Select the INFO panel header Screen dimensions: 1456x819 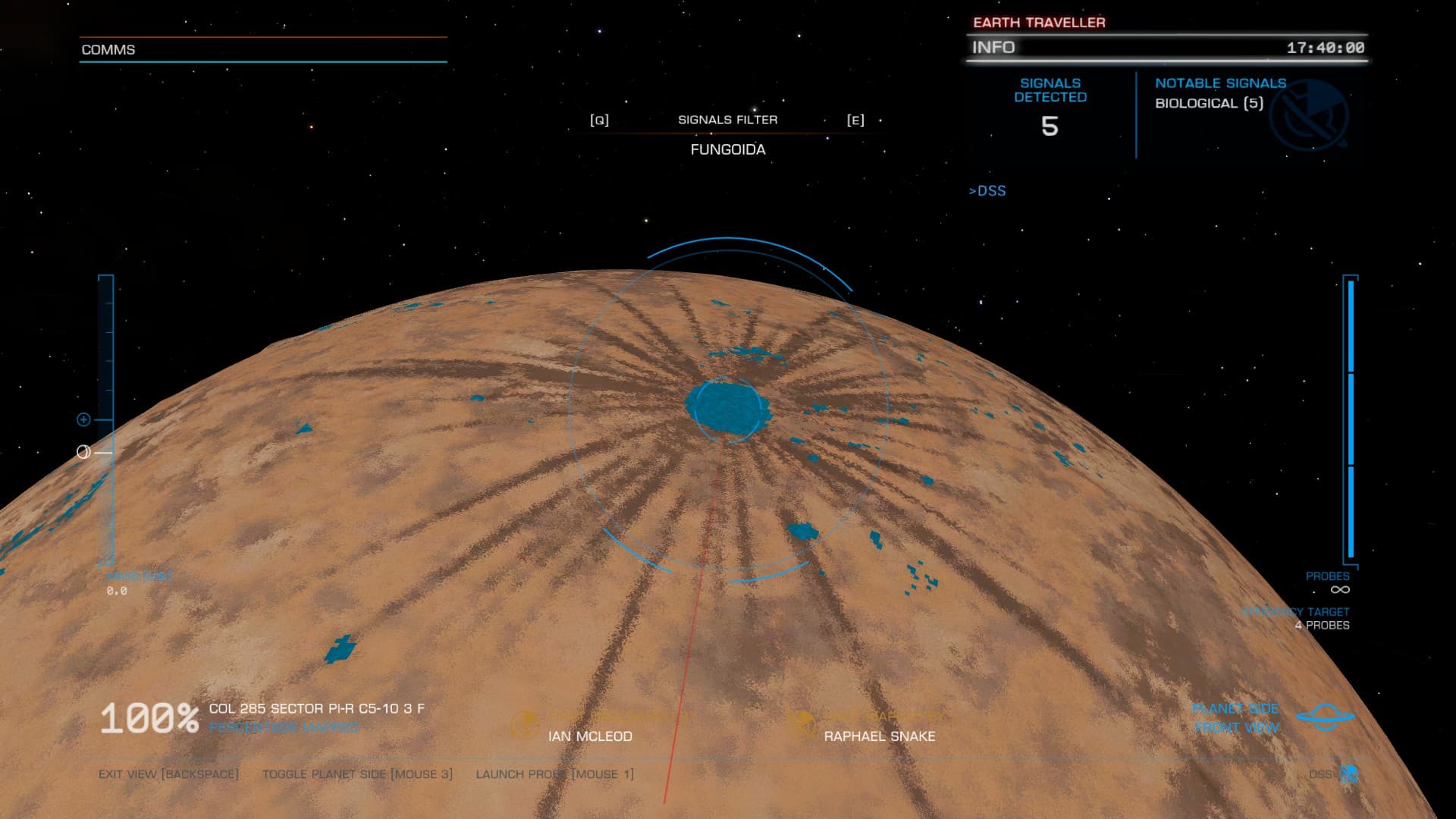point(993,47)
